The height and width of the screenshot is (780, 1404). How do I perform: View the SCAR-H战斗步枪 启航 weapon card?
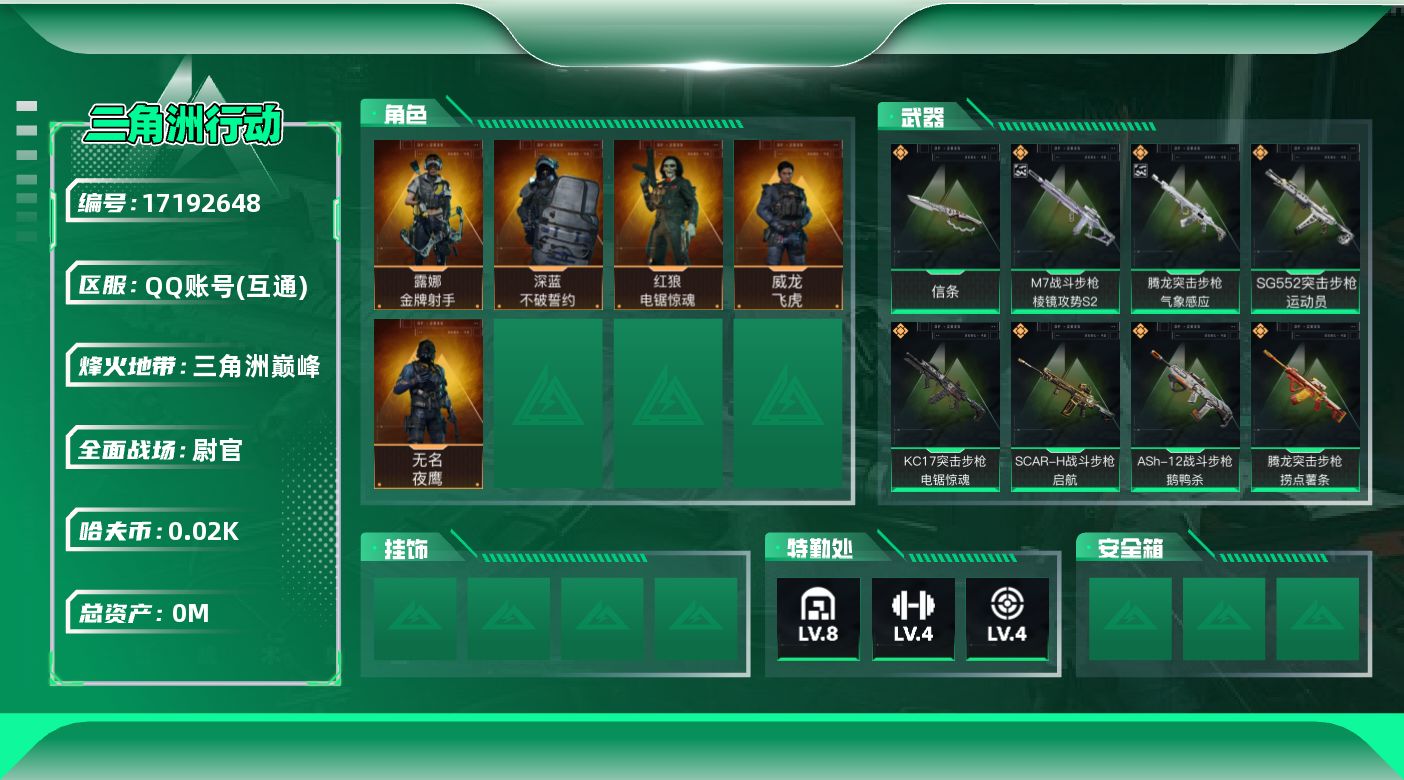[1065, 405]
